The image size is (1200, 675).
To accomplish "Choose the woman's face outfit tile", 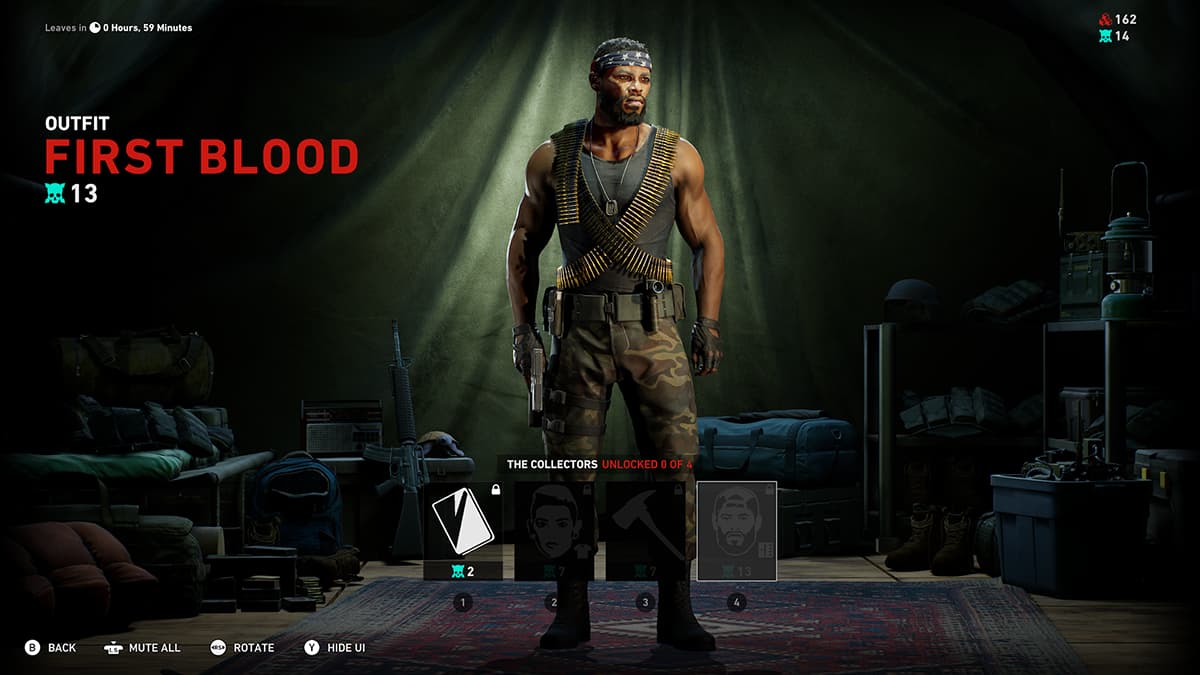I will pos(554,530).
